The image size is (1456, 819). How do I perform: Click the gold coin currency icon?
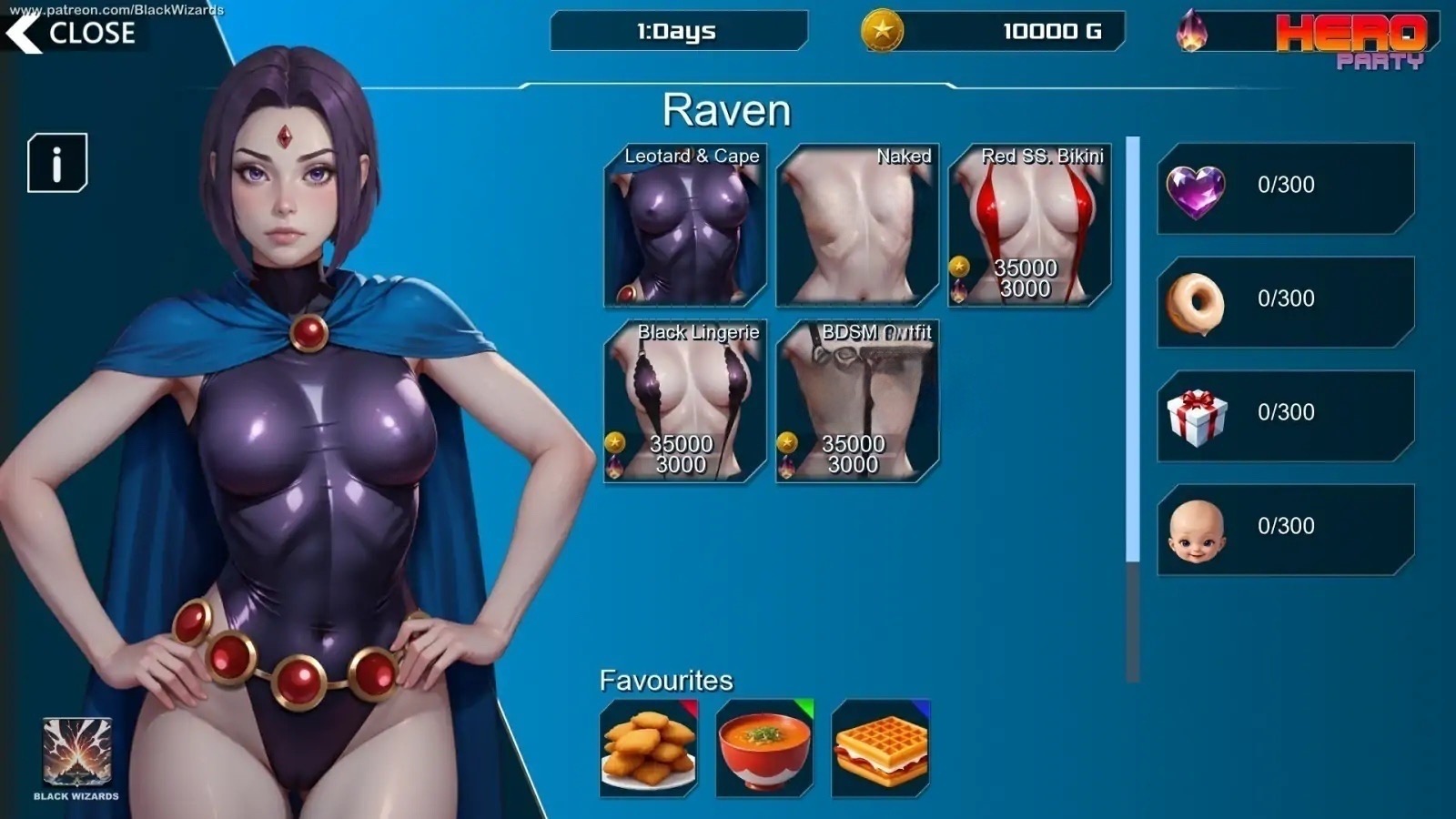tap(882, 32)
